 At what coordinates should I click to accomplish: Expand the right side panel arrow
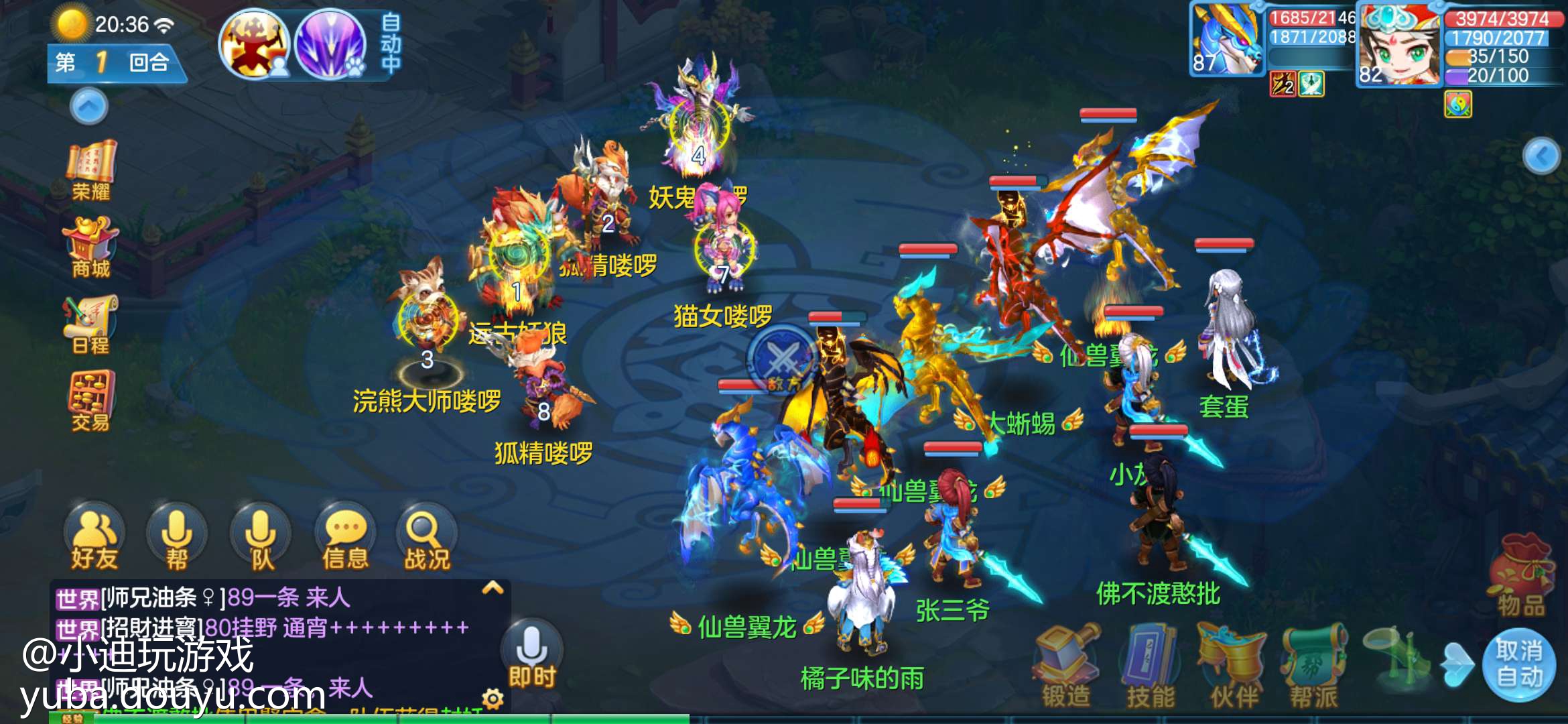[x=1542, y=156]
